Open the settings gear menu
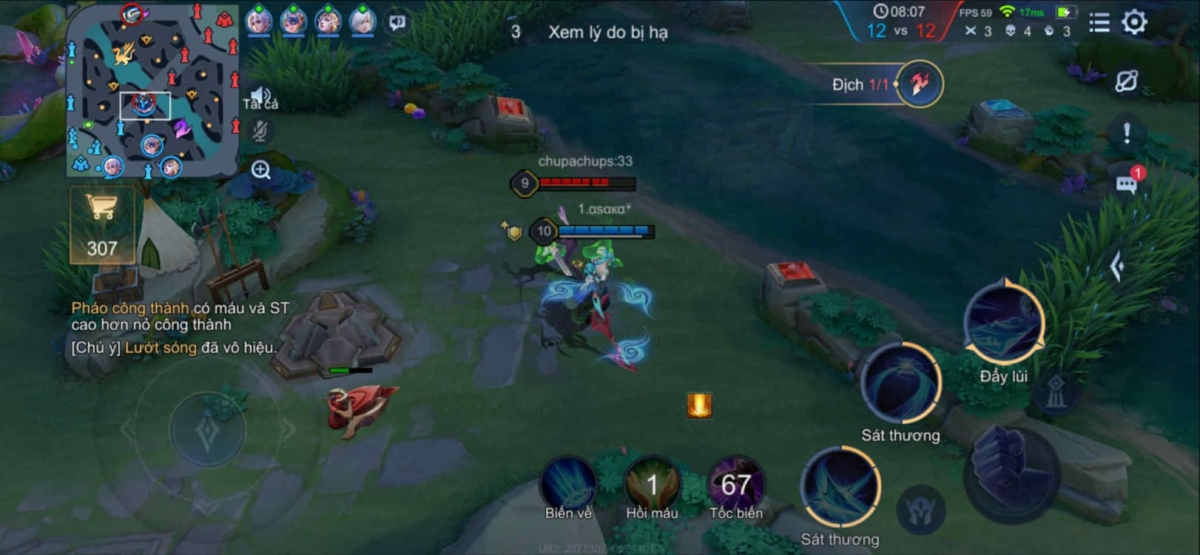The height and width of the screenshot is (555, 1200). tap(1134, 22)
